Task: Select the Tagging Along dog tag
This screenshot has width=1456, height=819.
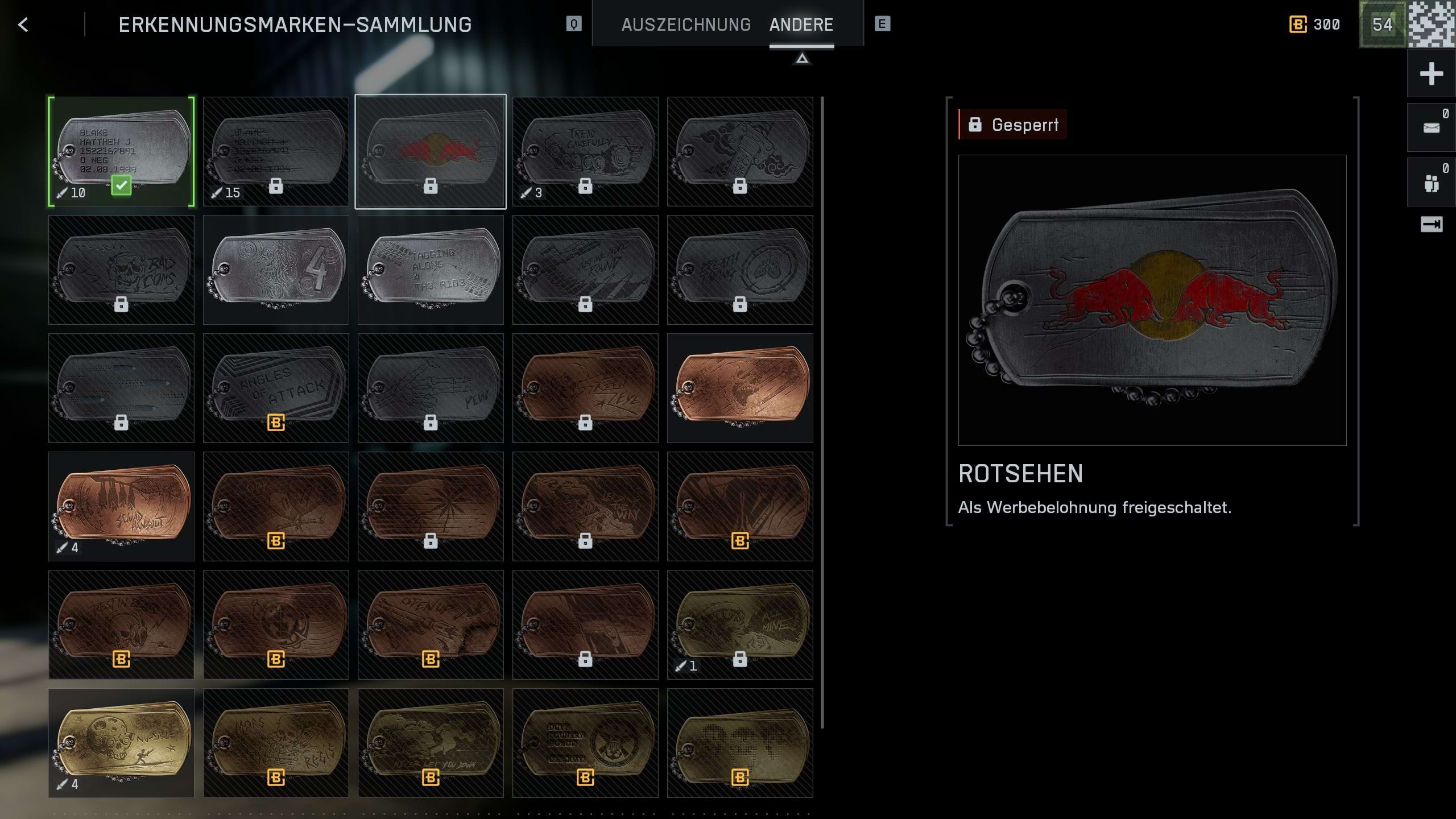Action: tap(431, 270)
